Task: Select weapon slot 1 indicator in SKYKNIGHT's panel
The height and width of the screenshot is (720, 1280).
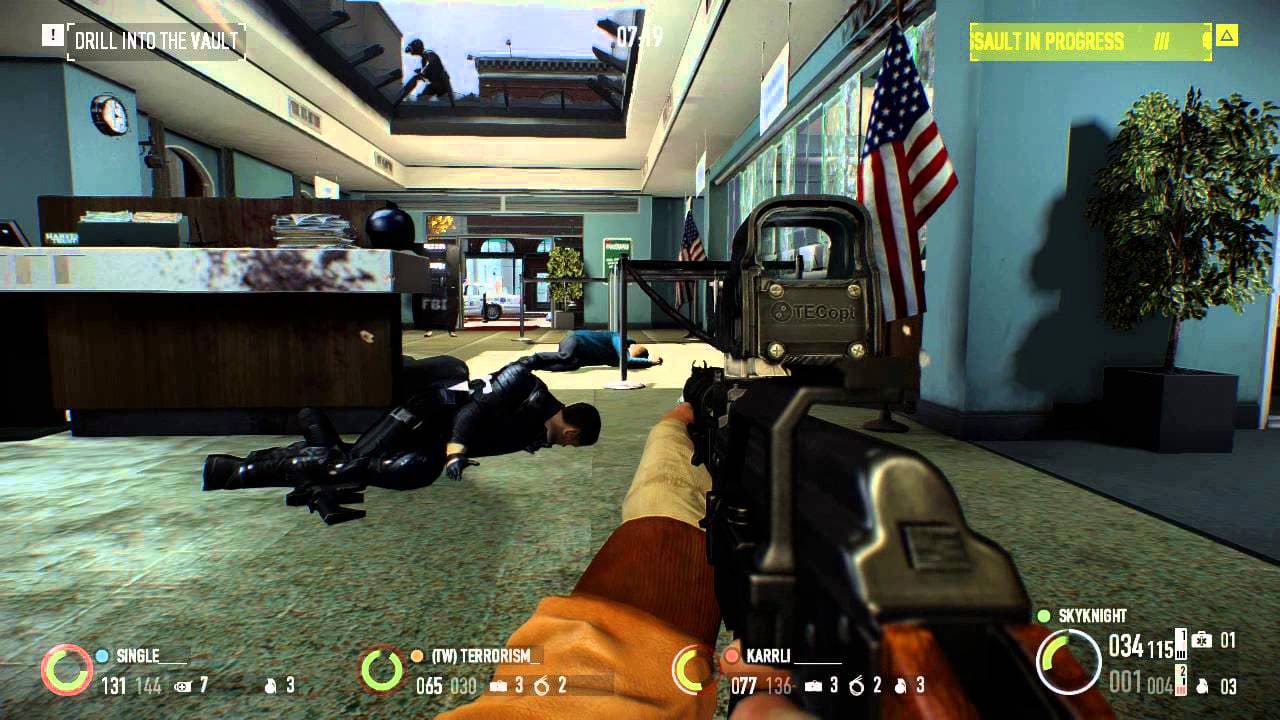Action: pos(1180,643)
